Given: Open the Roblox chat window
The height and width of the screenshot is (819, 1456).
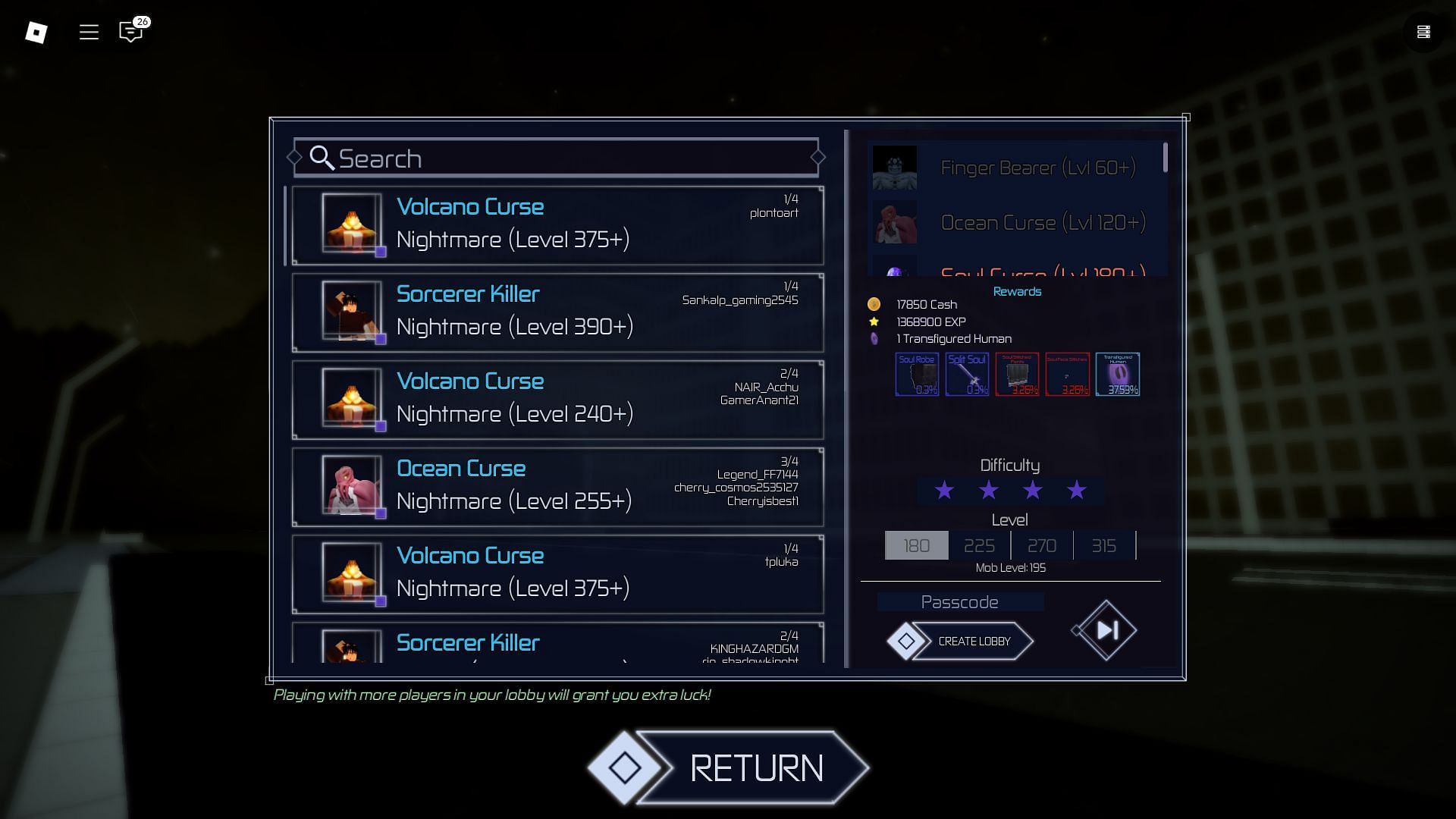Looking at the screenshot, I should [130, 32].
